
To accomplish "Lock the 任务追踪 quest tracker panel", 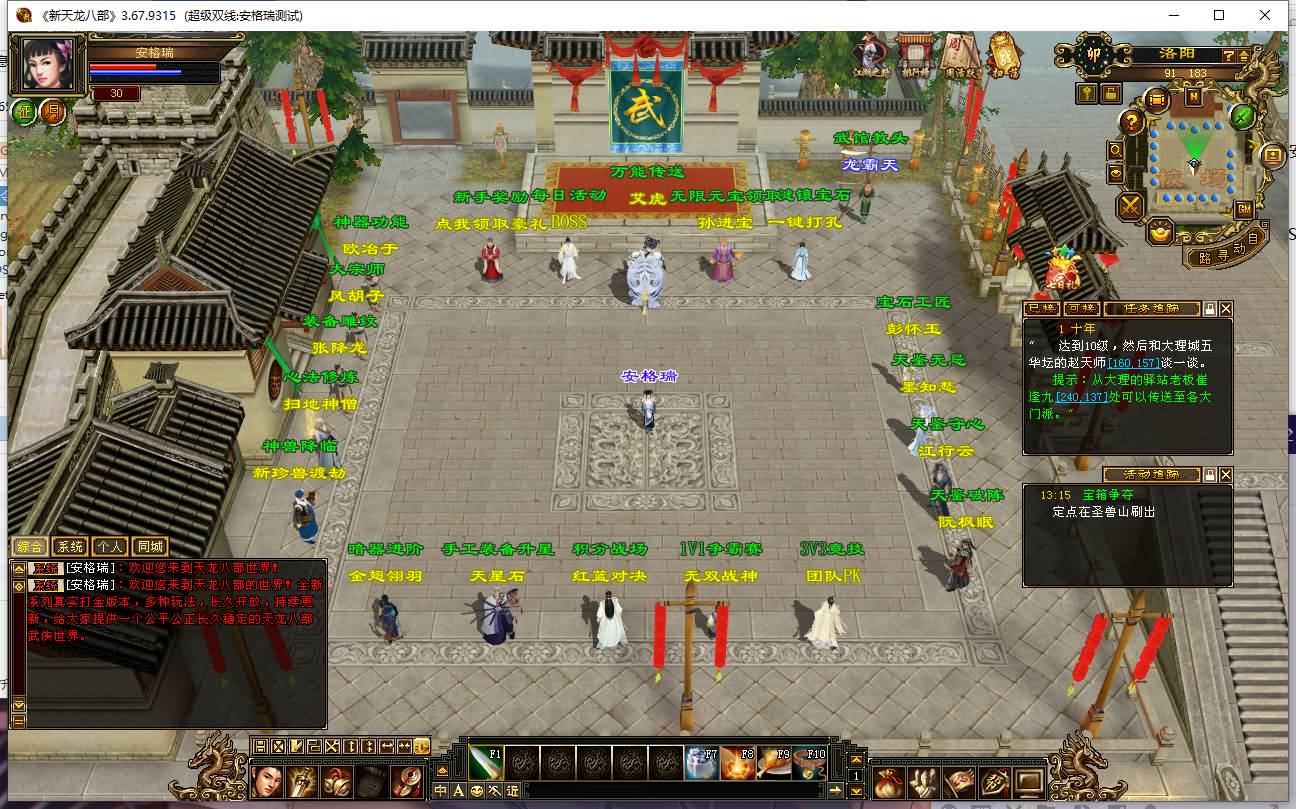I will click(1210, 309).
